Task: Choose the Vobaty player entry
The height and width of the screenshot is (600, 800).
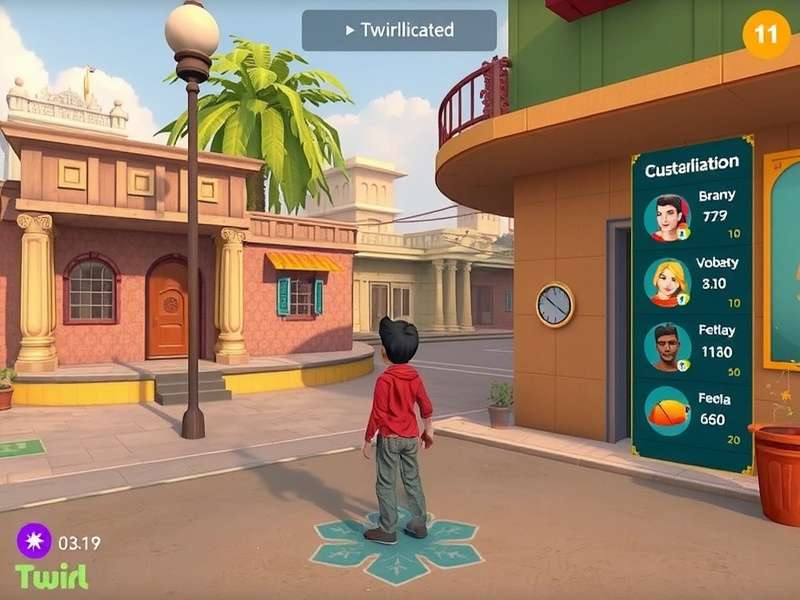Action: (692, 281)
